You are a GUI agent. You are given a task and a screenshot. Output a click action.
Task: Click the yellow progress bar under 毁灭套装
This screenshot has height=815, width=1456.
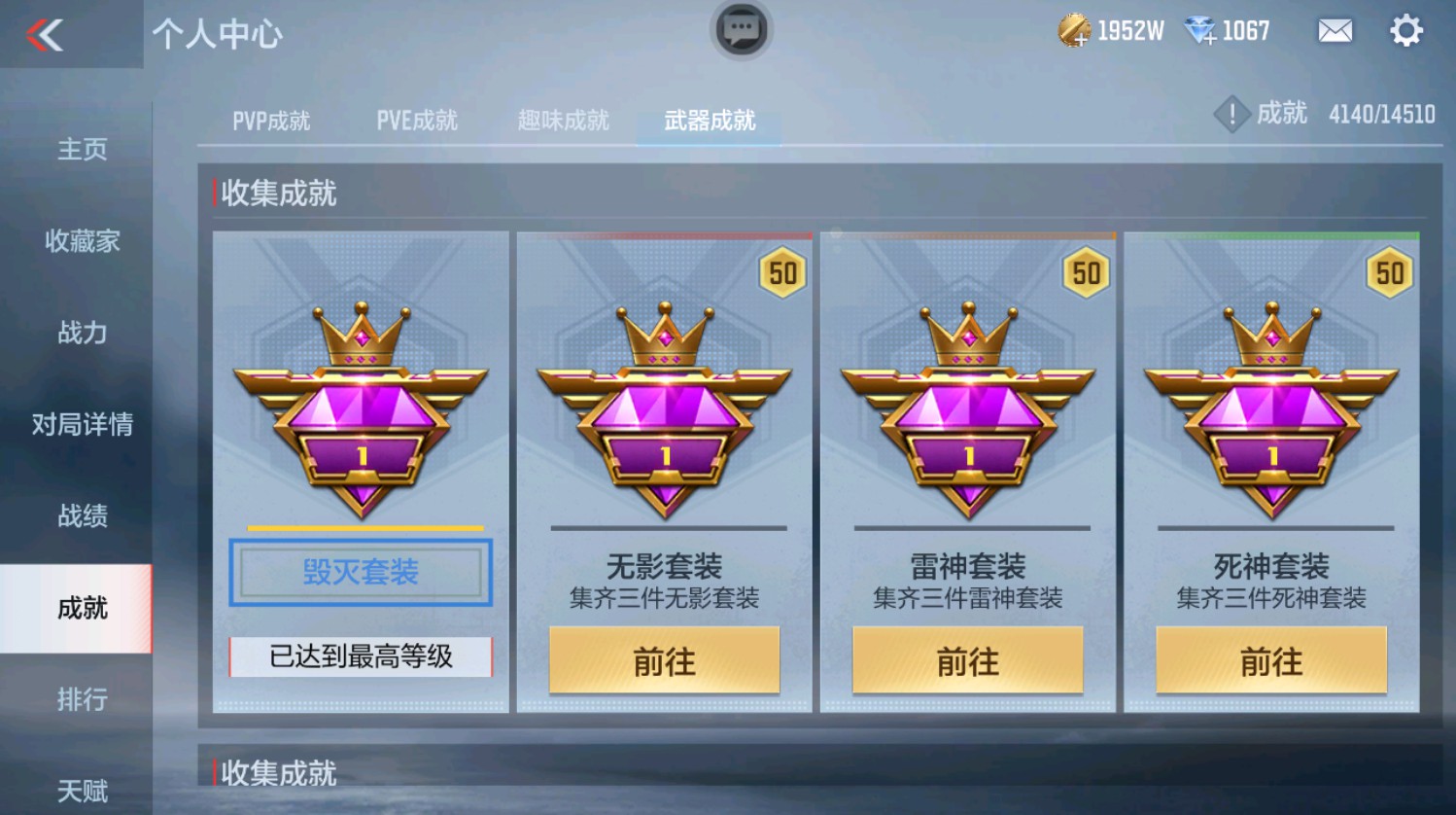(x=360, y=527)
